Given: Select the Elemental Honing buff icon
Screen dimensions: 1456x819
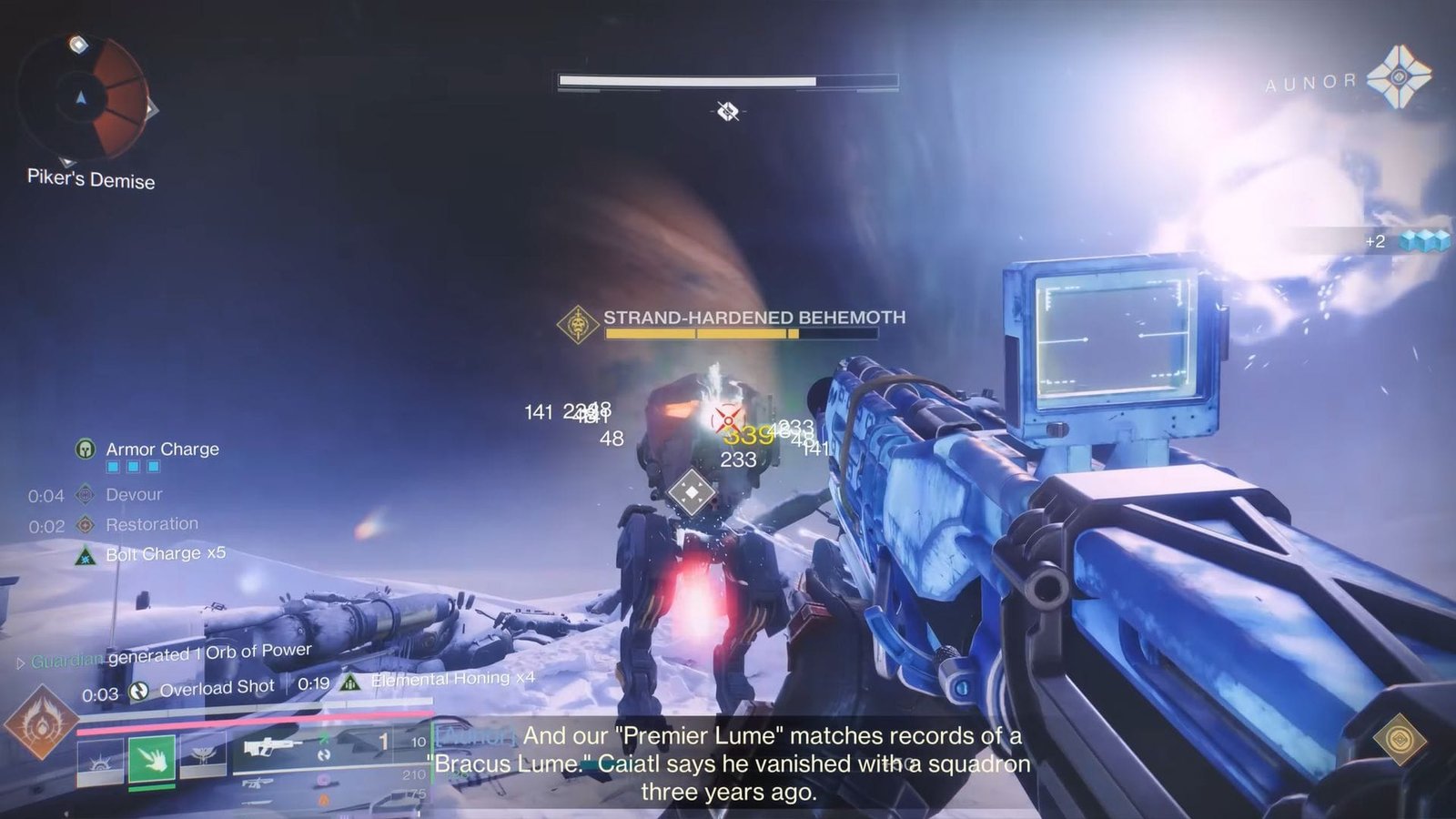Looking at the screenshot, I should (x=350, y=682).
